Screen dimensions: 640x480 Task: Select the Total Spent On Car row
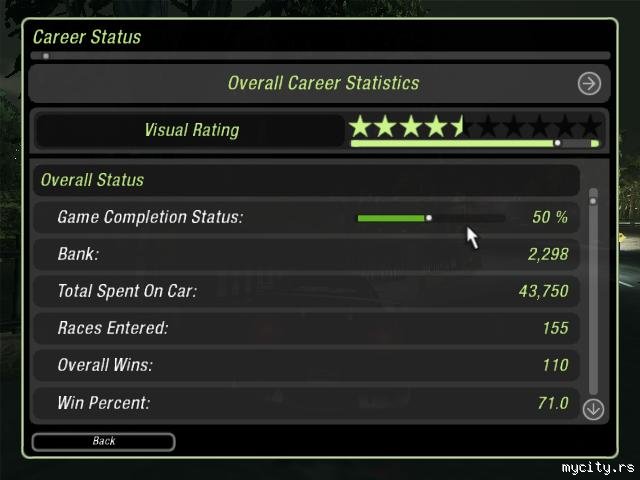(x=305, y=291)
